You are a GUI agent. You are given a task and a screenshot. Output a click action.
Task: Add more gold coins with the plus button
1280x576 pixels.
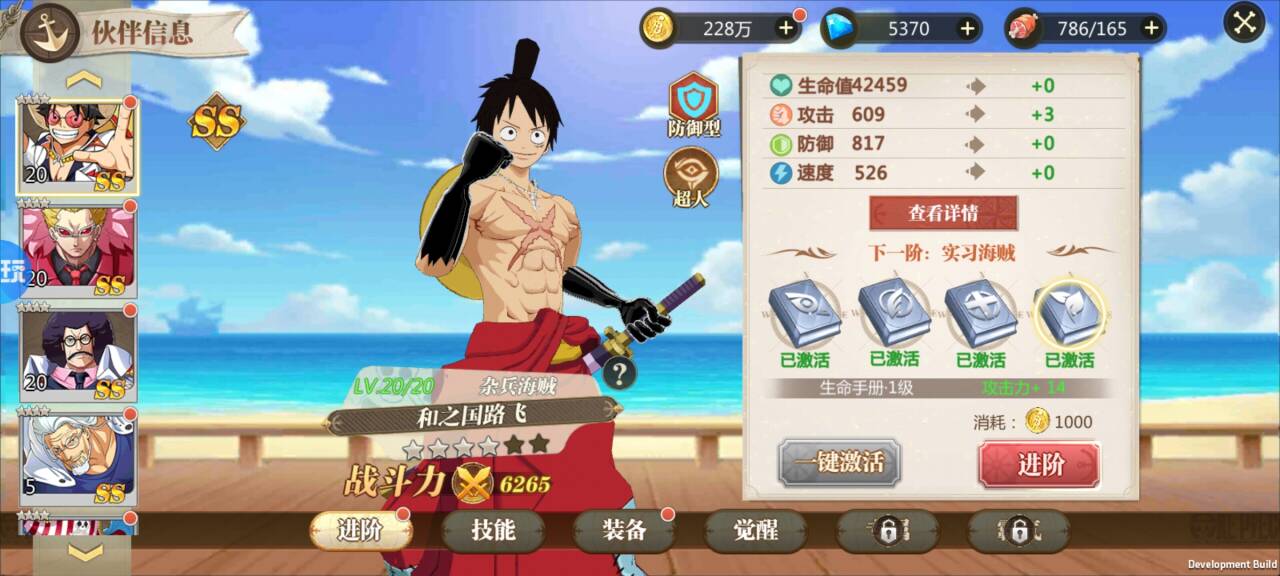click(x=786, y=28)
